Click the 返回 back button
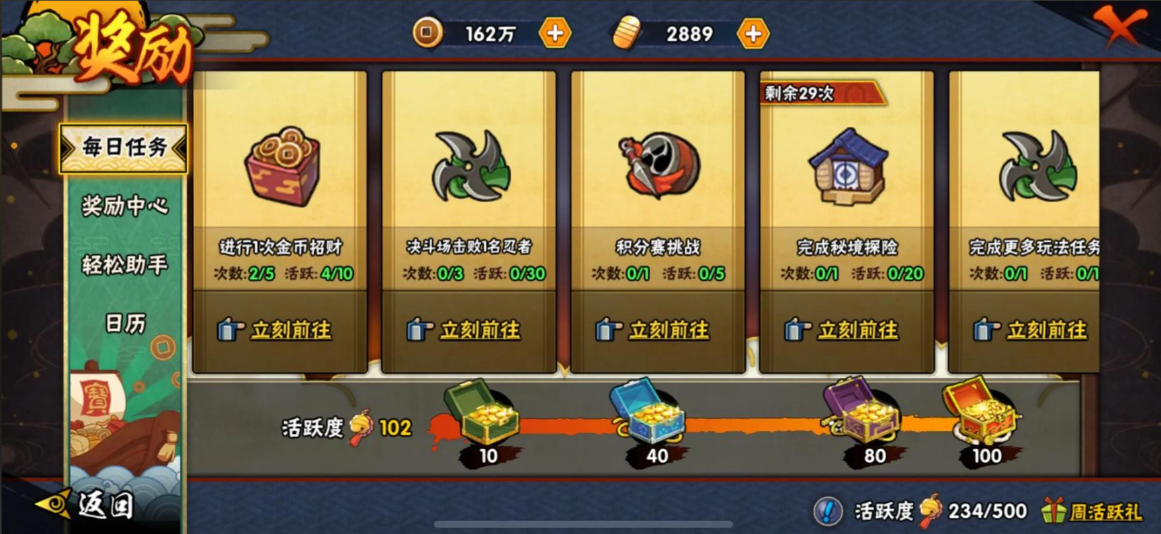The image size is (1161, 534). pyautogui.click(x=88, y=505)
